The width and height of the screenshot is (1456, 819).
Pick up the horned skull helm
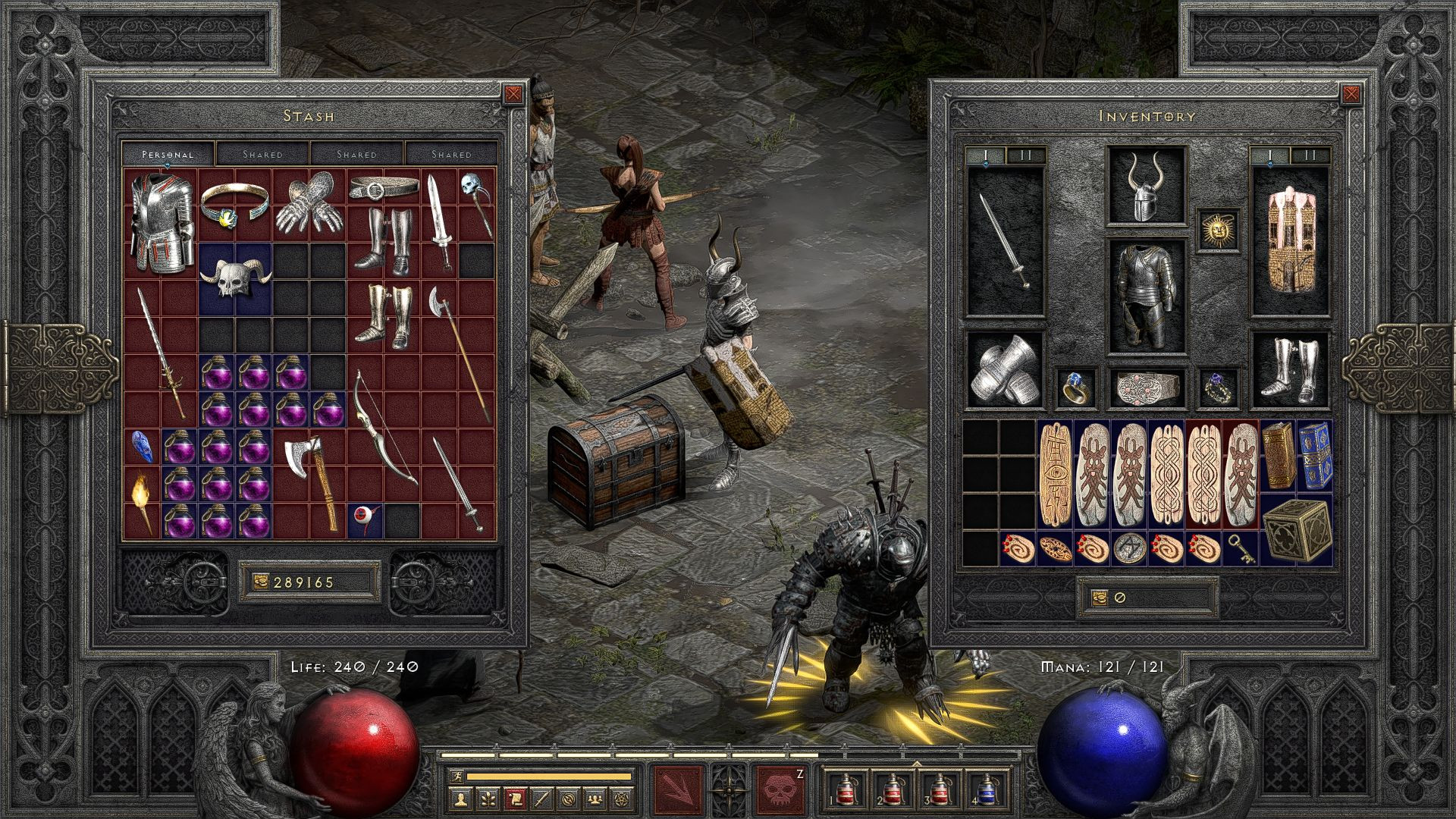pyautogui.click(x=234, y=278)
